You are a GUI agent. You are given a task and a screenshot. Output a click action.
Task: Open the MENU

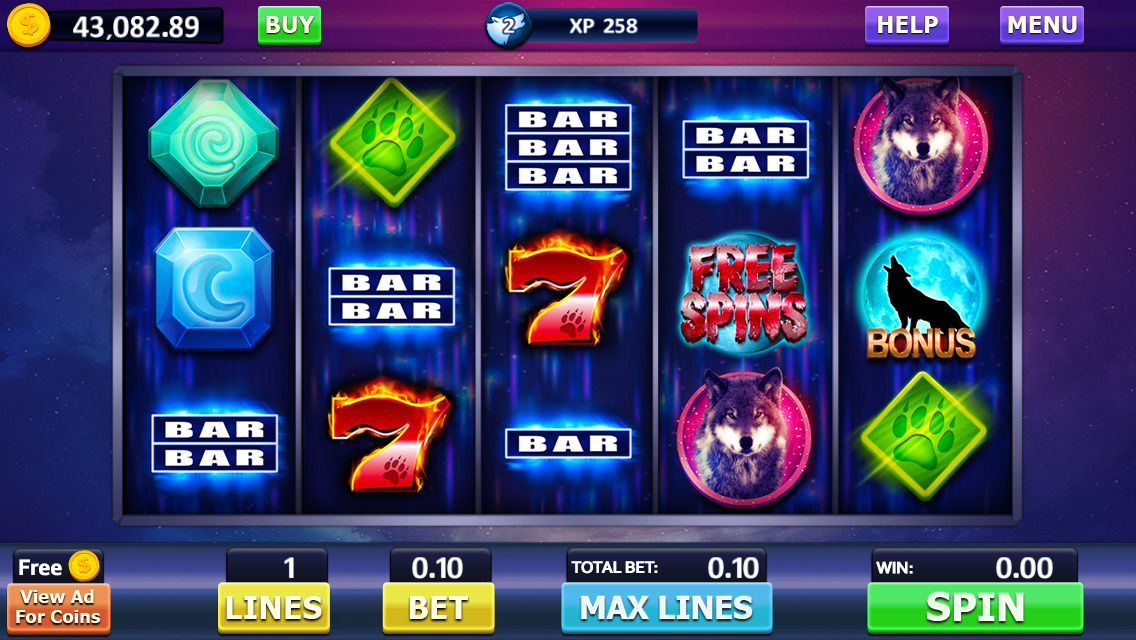pyautogui.click(x=1041, y=25)
